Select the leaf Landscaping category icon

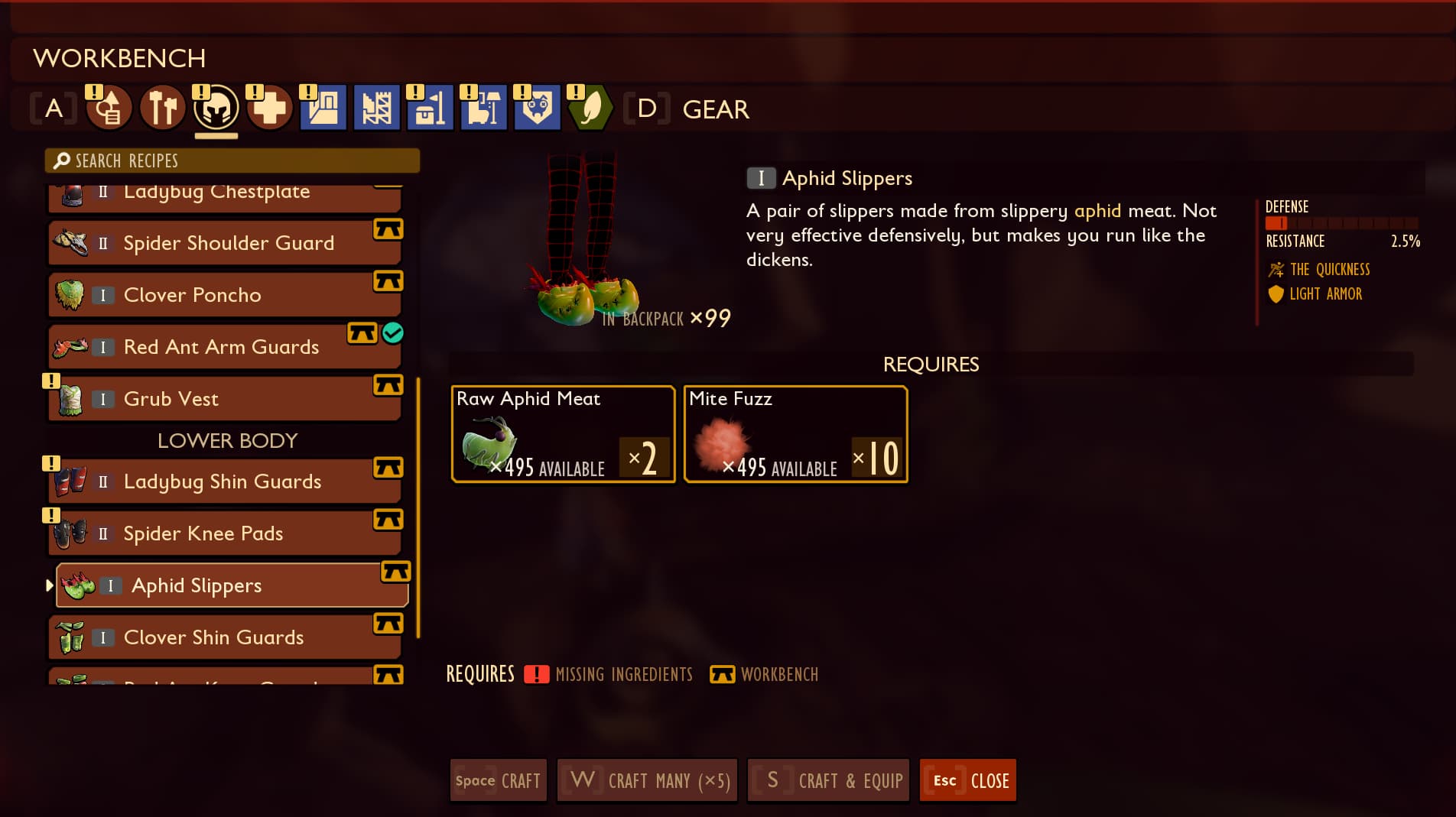click(x=589, y=109)
